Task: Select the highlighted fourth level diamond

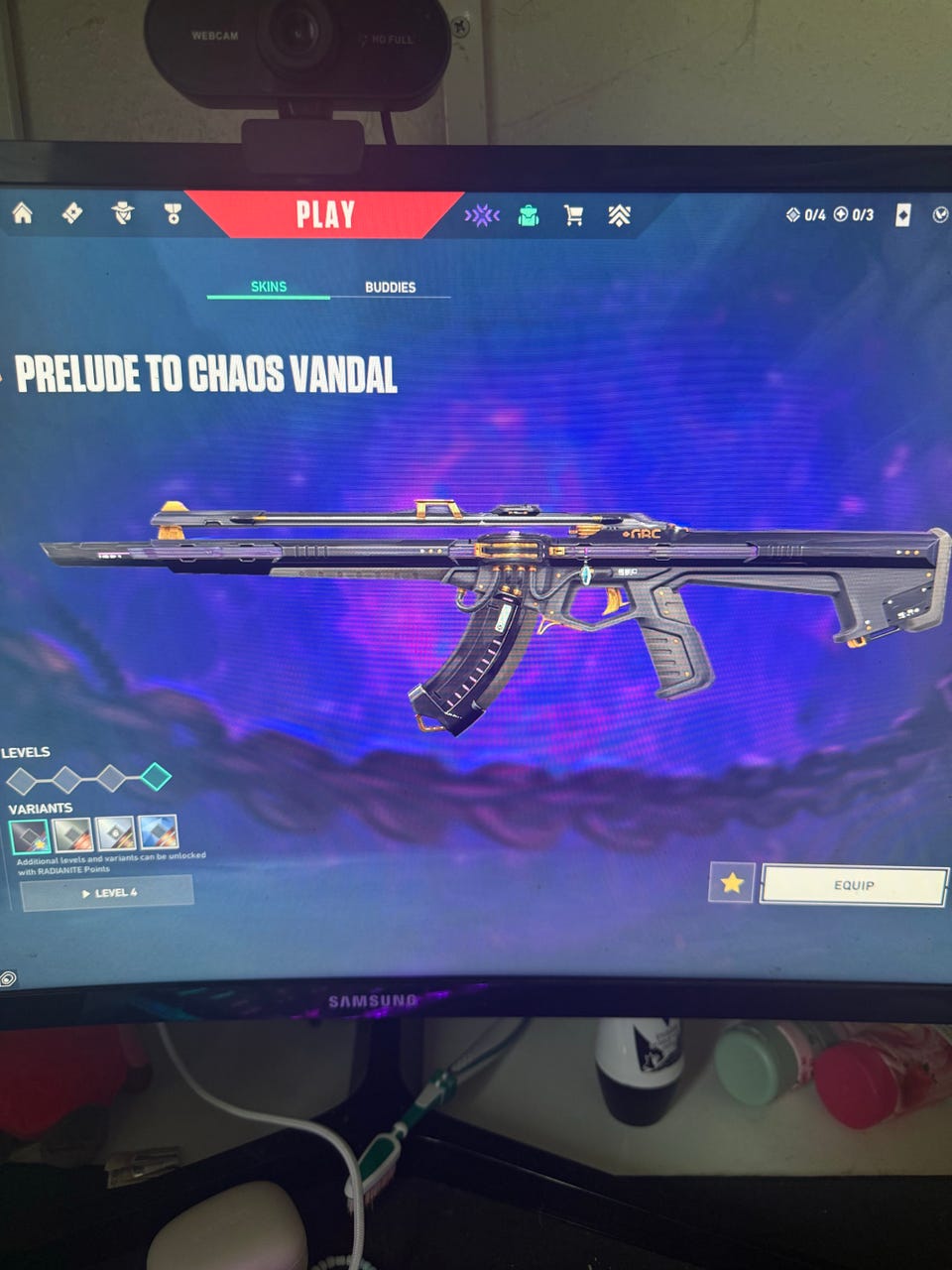Action: (x=156, y=777)
